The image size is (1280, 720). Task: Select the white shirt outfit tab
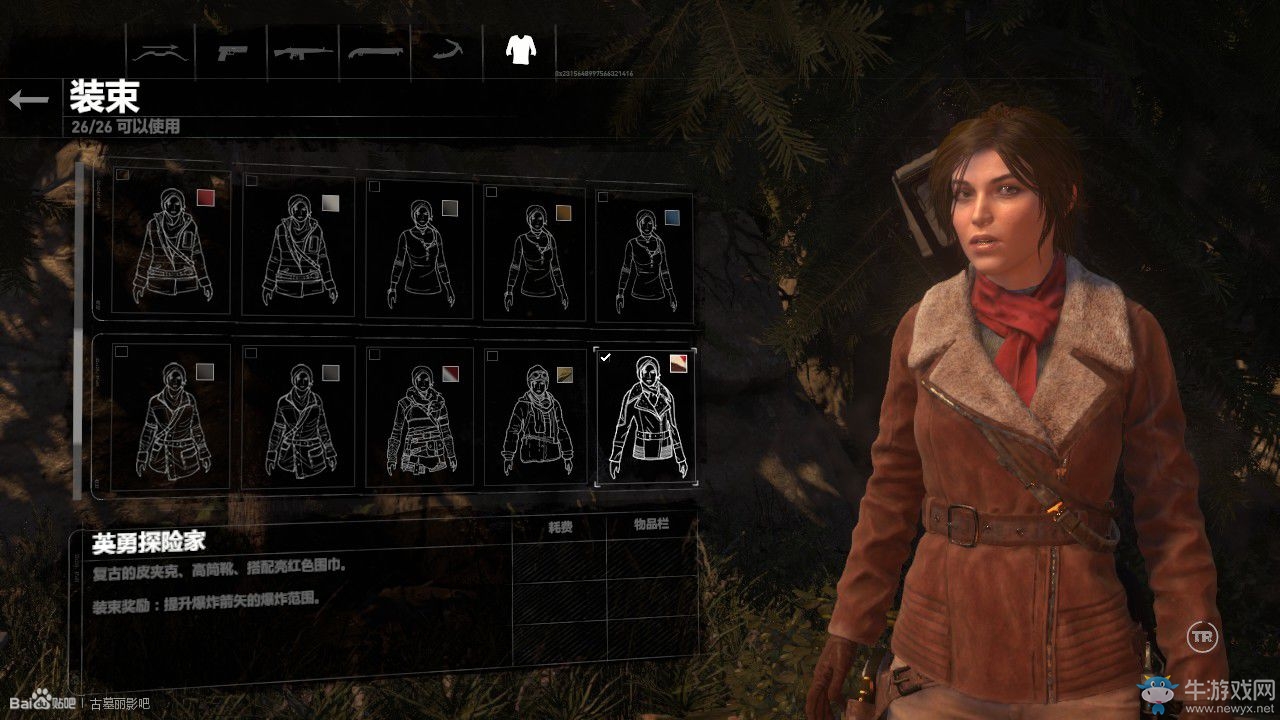519,49
